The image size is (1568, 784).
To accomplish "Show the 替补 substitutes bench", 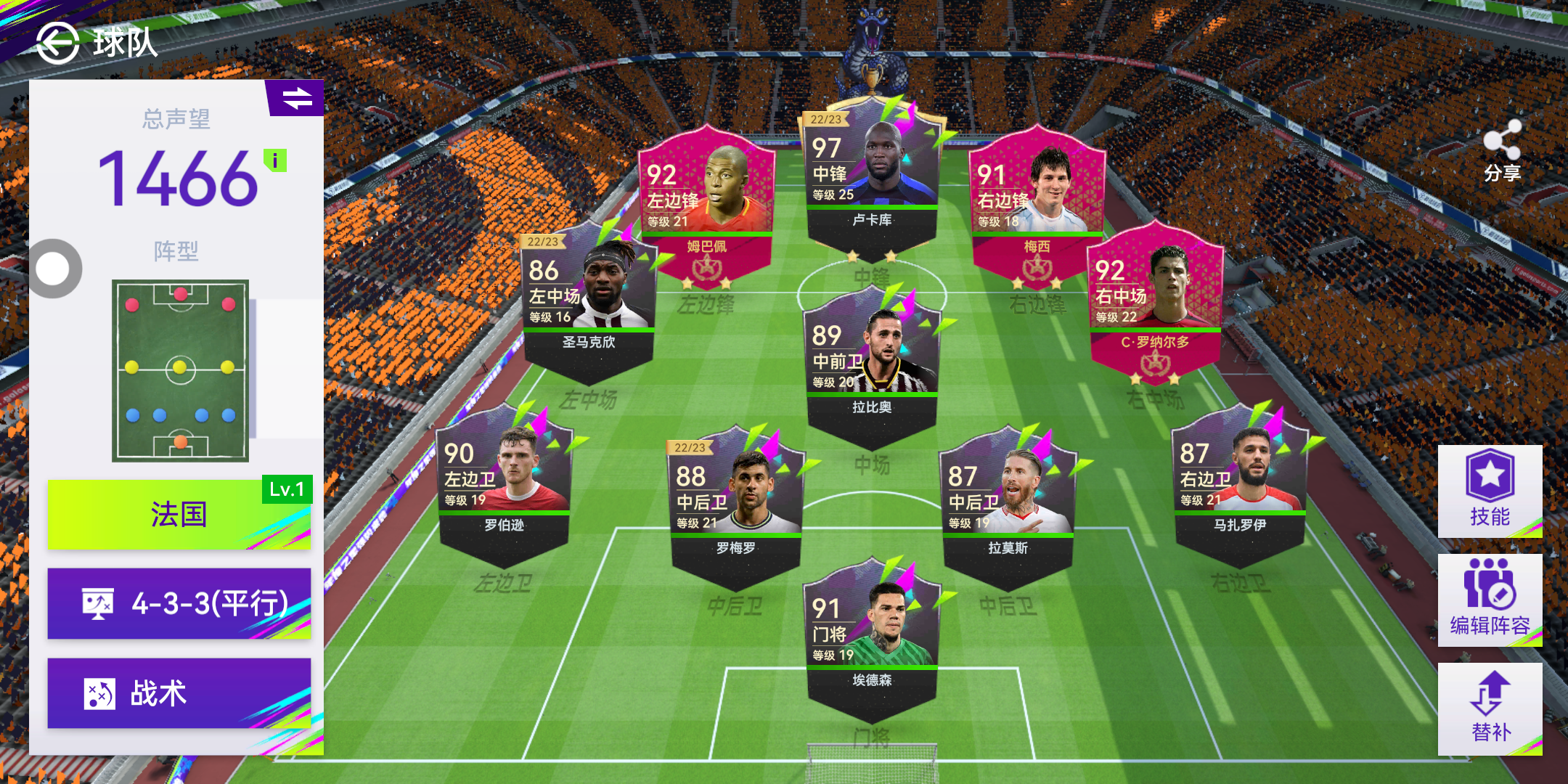I will (x=1490, y=709).
